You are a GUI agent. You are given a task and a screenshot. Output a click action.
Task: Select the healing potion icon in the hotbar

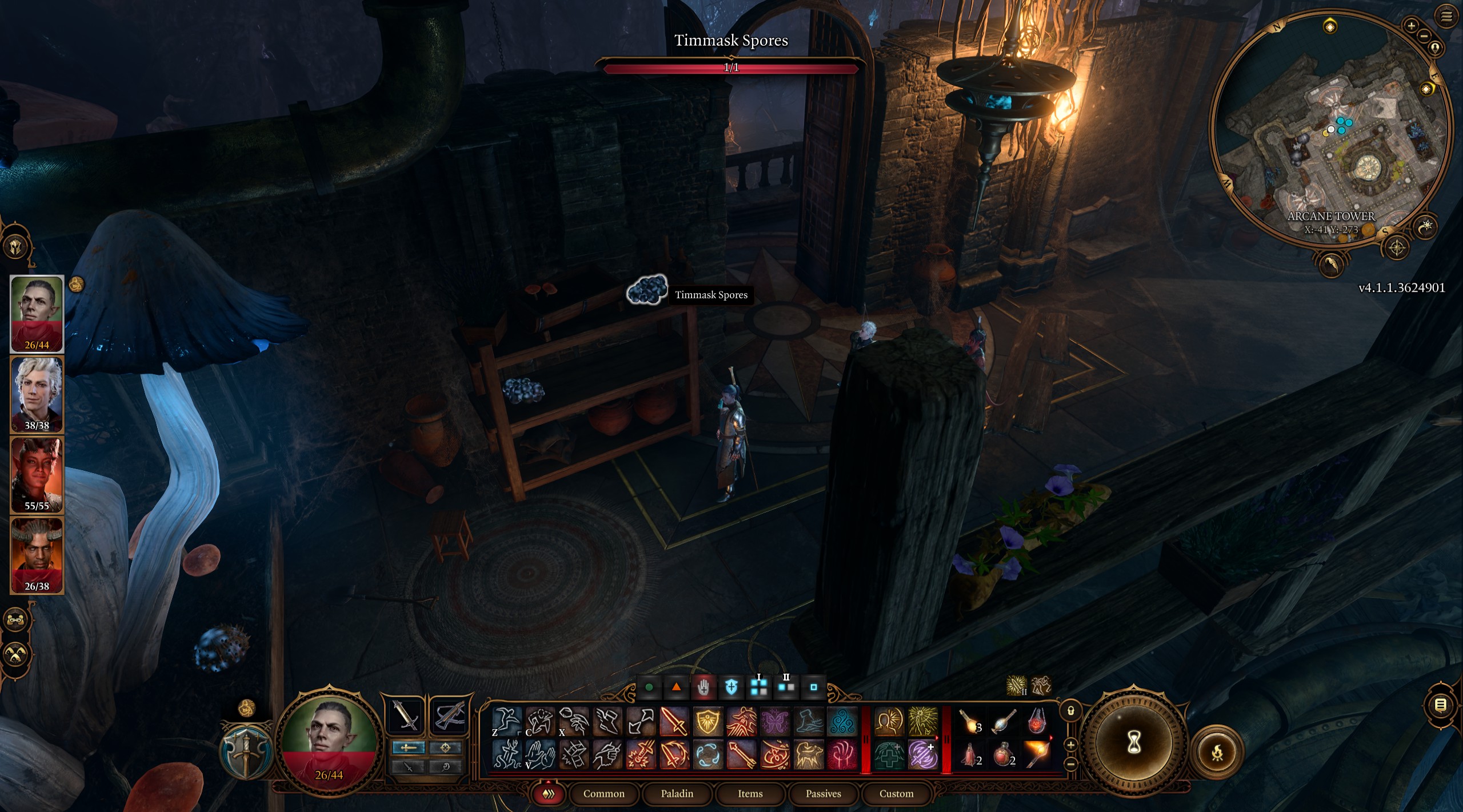tap(1003, 754)
